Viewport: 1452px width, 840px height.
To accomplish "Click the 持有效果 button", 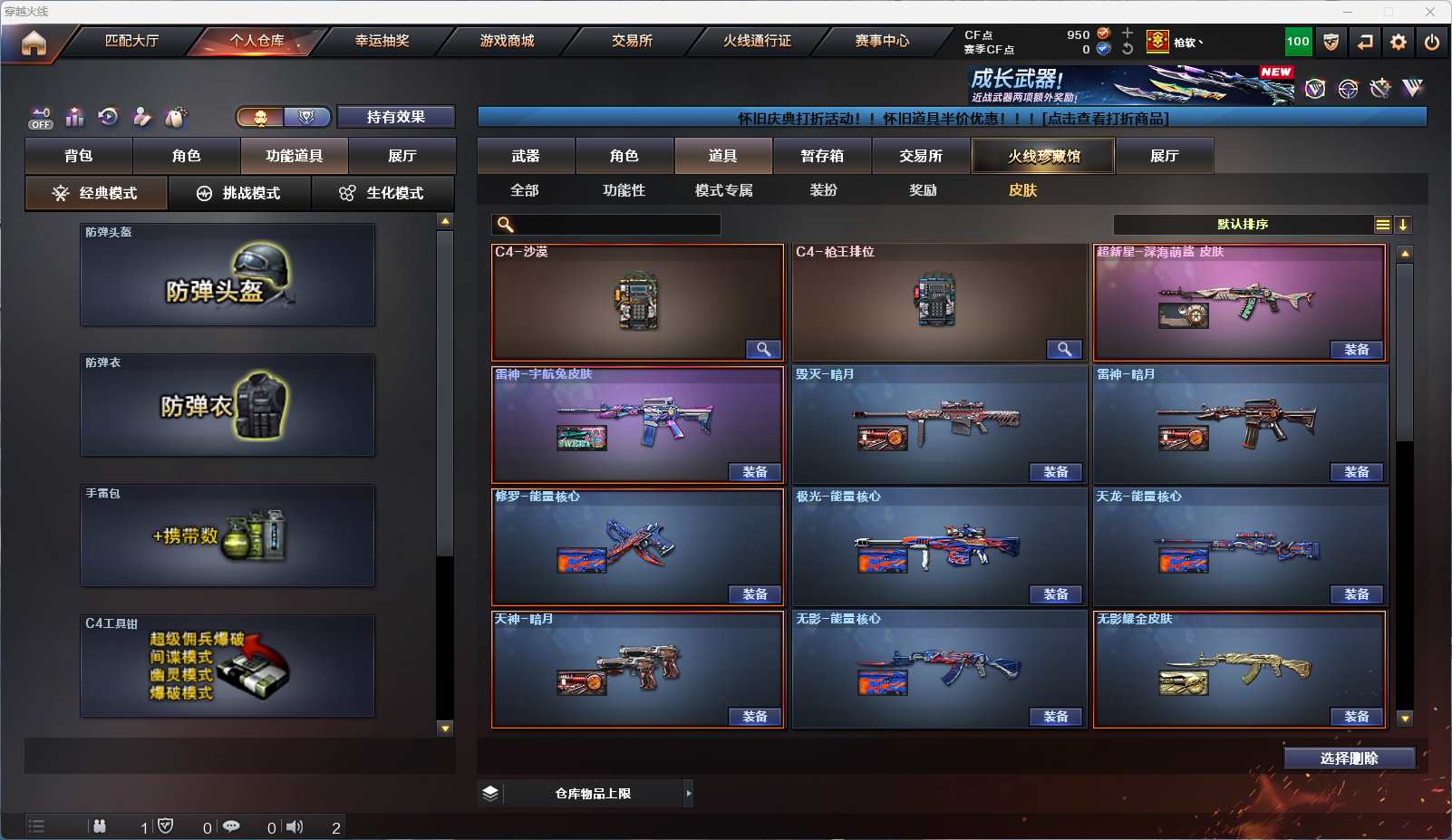I will point(396,117).
